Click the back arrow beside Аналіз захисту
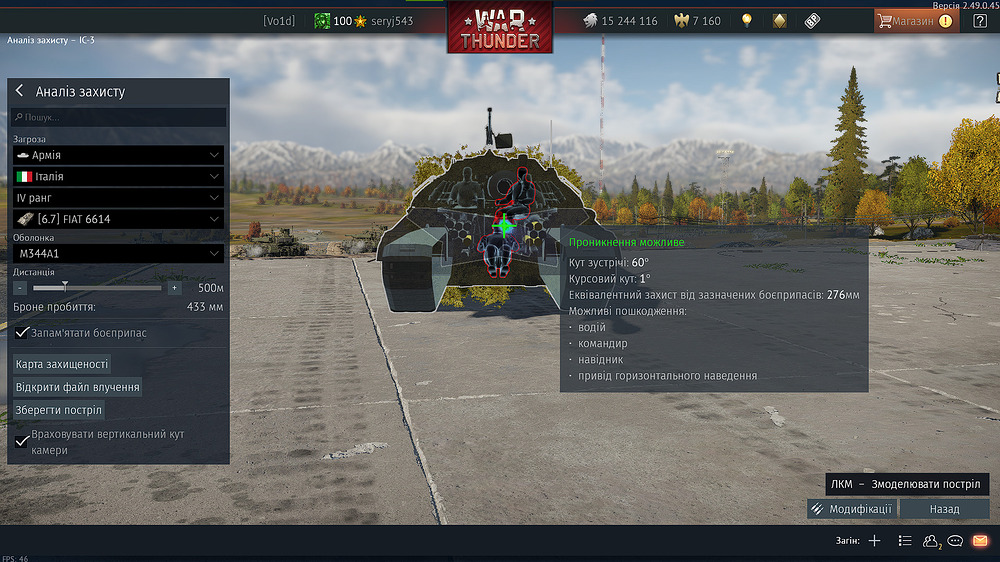Viewport: 1000px width, 562px height. [x=19, y=91]
